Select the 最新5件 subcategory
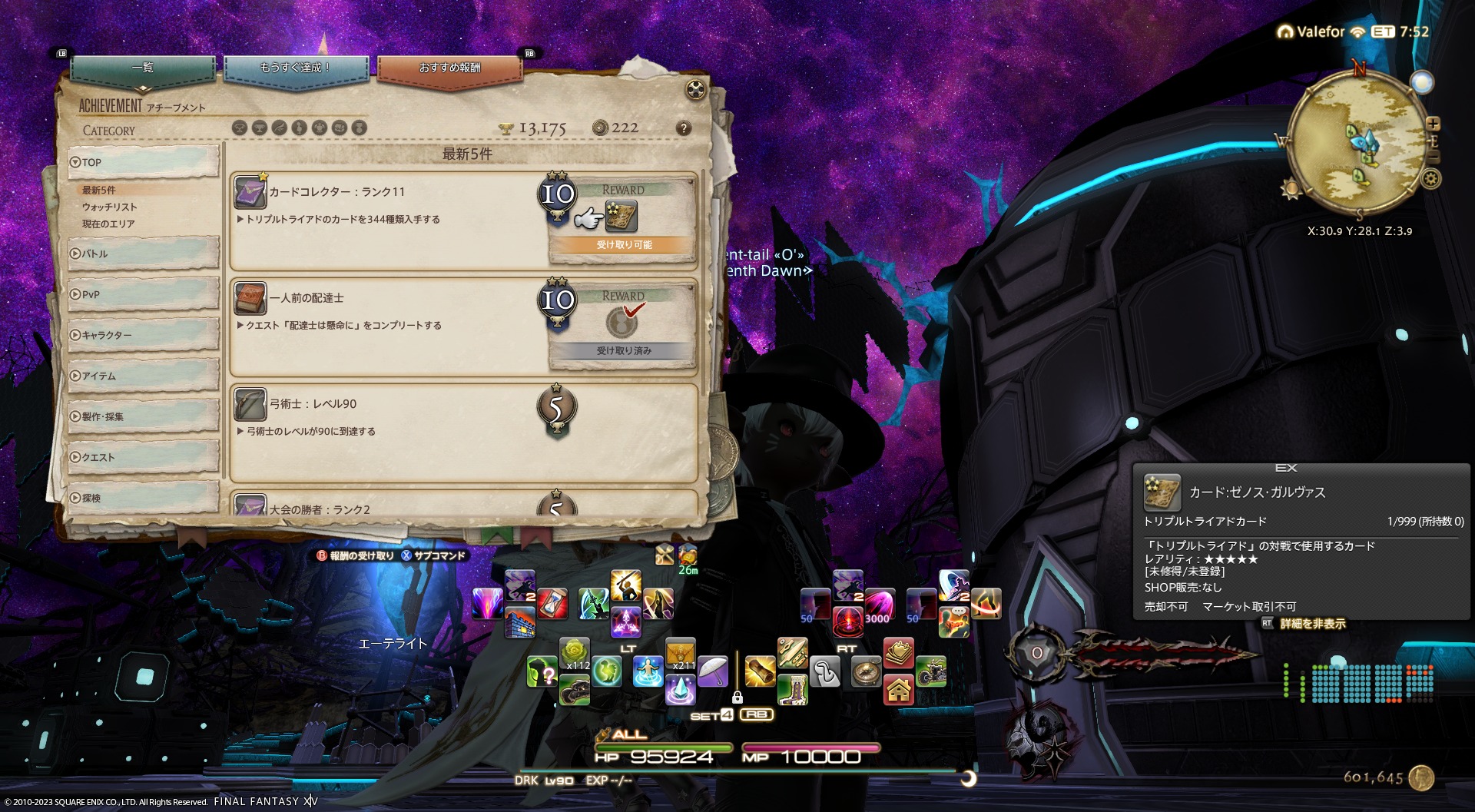The width and height of the screenshot is (1475, 812). (99, 190)
